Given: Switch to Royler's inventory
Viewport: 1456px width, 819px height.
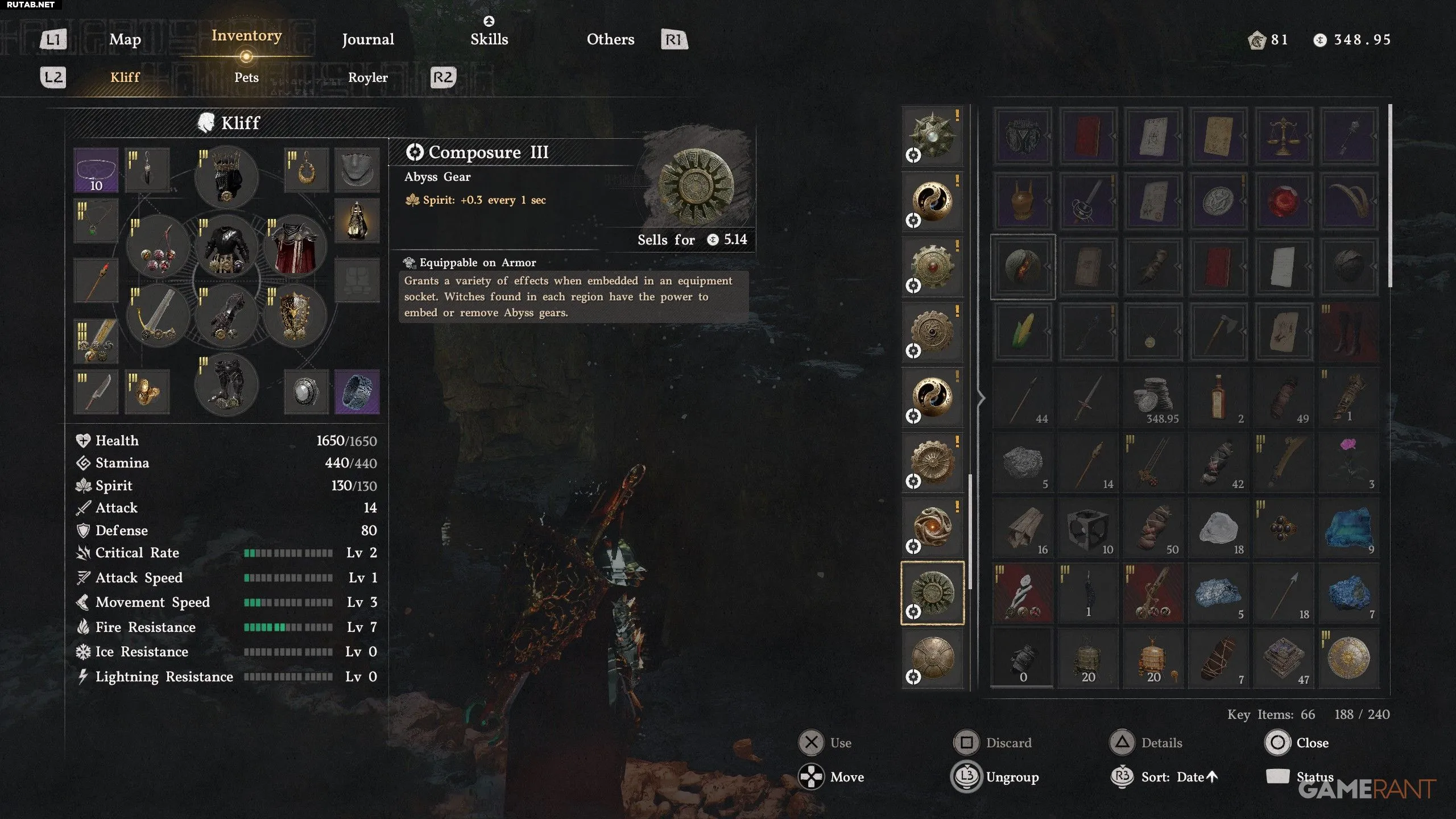Looking at the screenshot, I should [x=367, y=77].
